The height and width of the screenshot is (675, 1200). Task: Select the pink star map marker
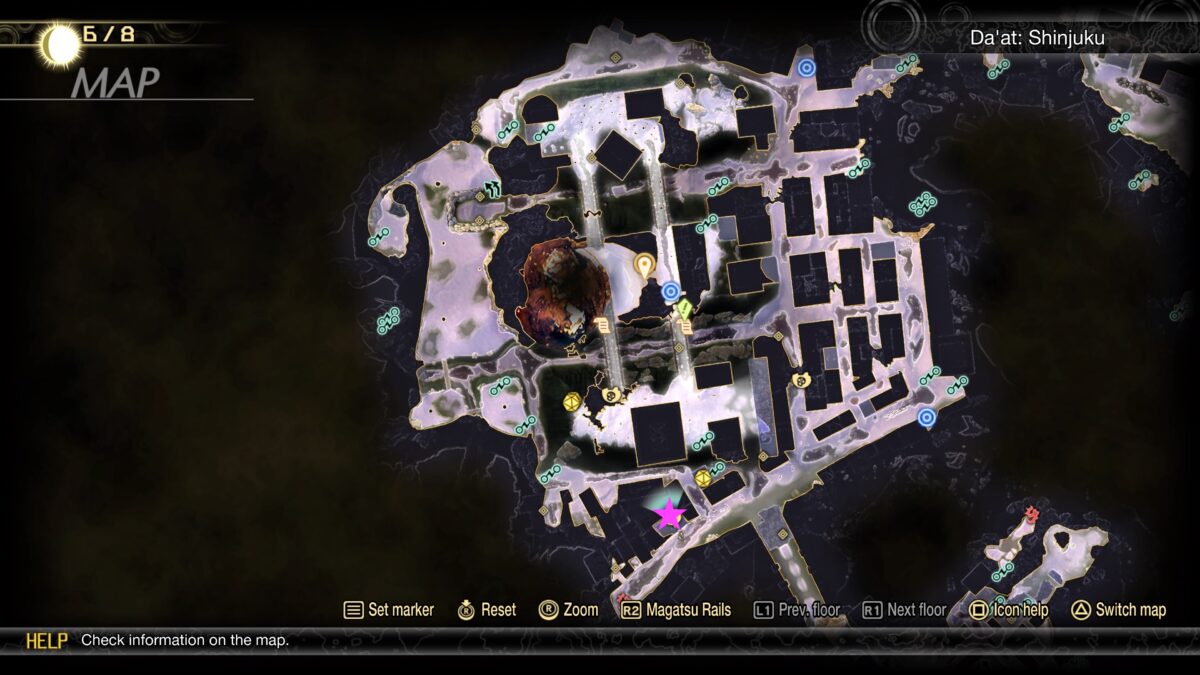[x=669, y=514]
